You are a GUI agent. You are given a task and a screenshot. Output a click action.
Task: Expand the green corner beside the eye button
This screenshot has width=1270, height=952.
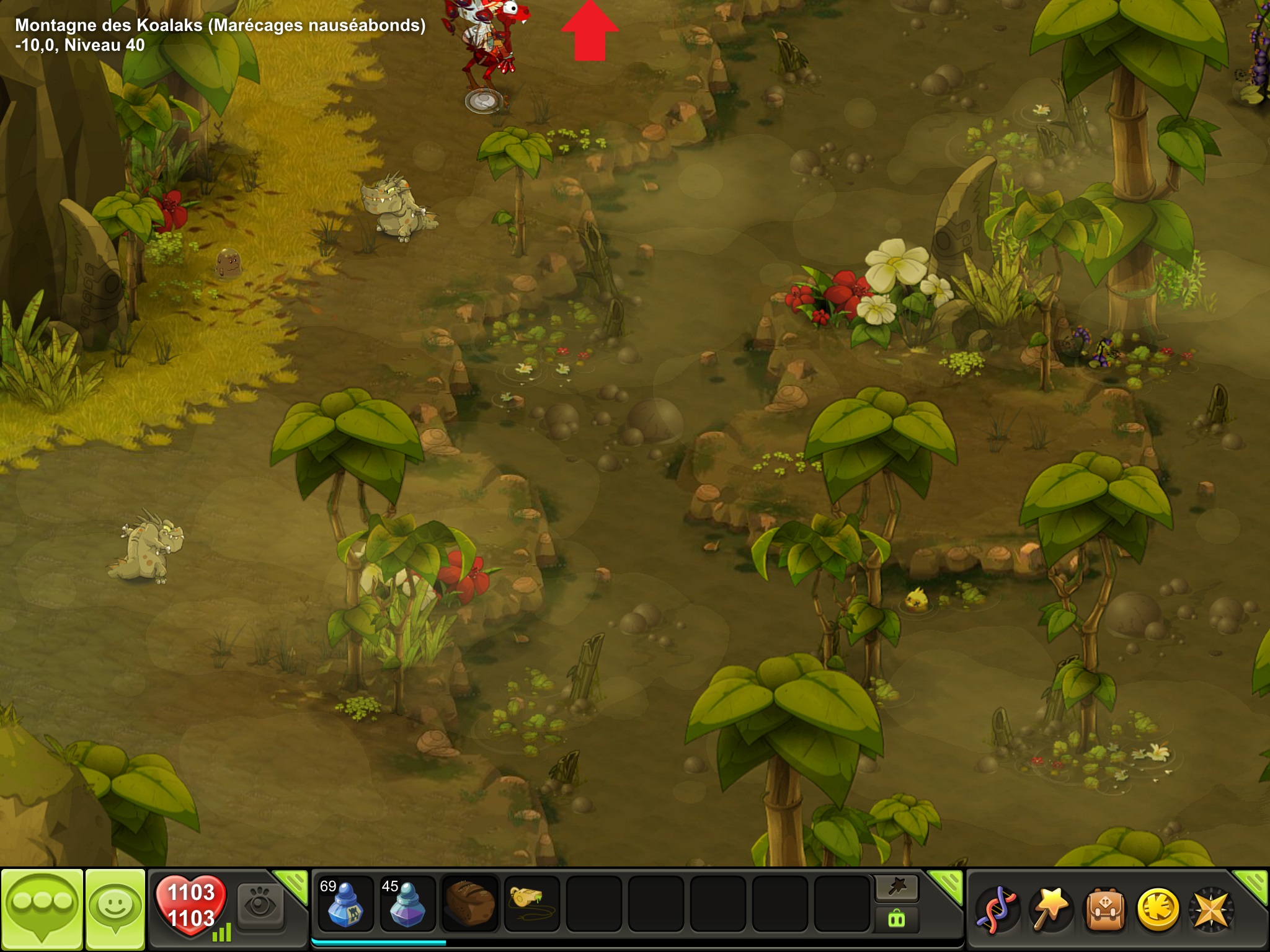click(293, 884)
